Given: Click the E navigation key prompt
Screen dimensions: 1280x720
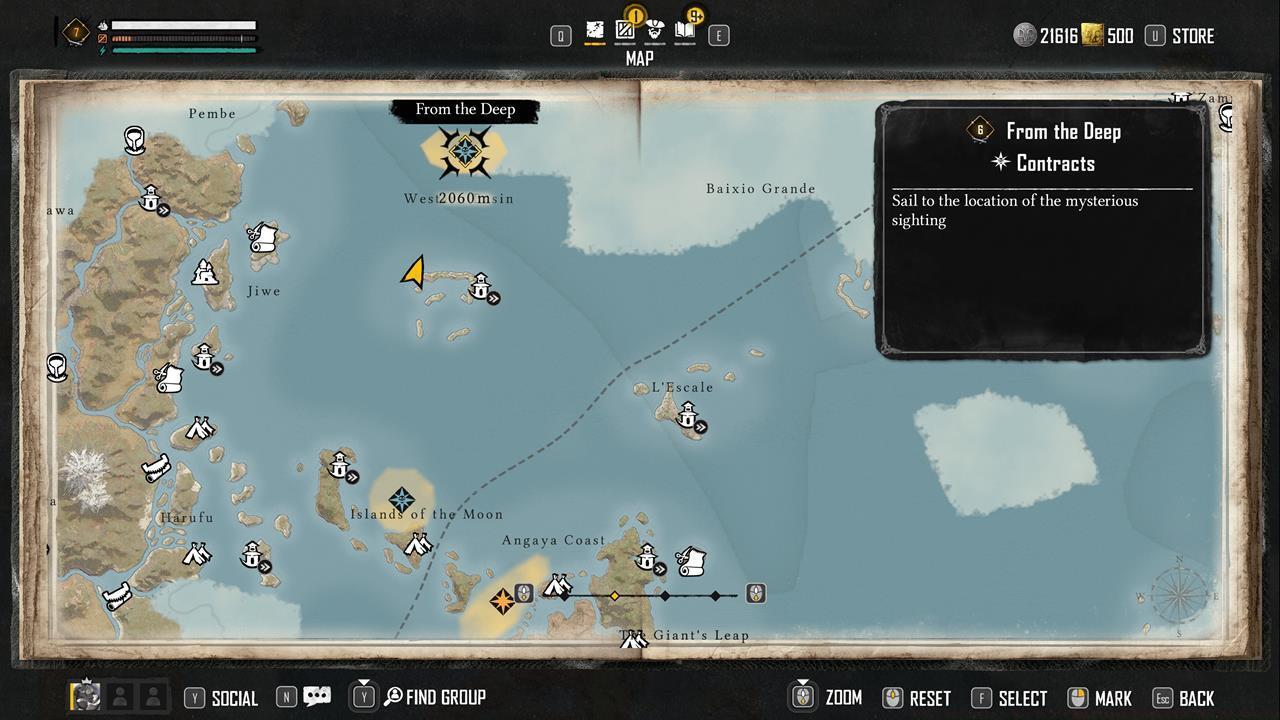Looking at the screenshot, I should click(717, 34).
